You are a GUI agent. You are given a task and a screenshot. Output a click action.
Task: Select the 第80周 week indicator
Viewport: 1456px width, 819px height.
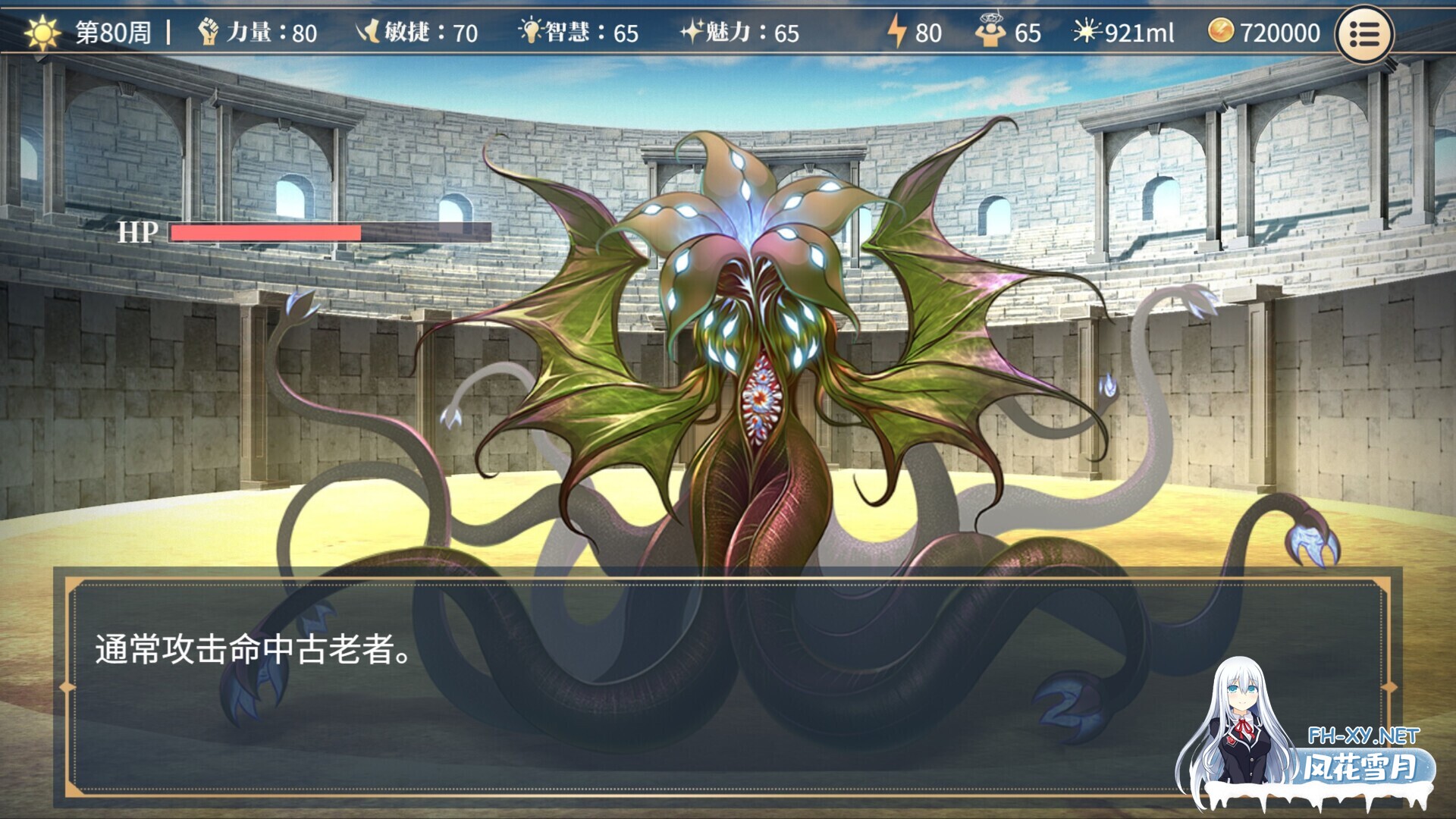[x=114, y=33]
